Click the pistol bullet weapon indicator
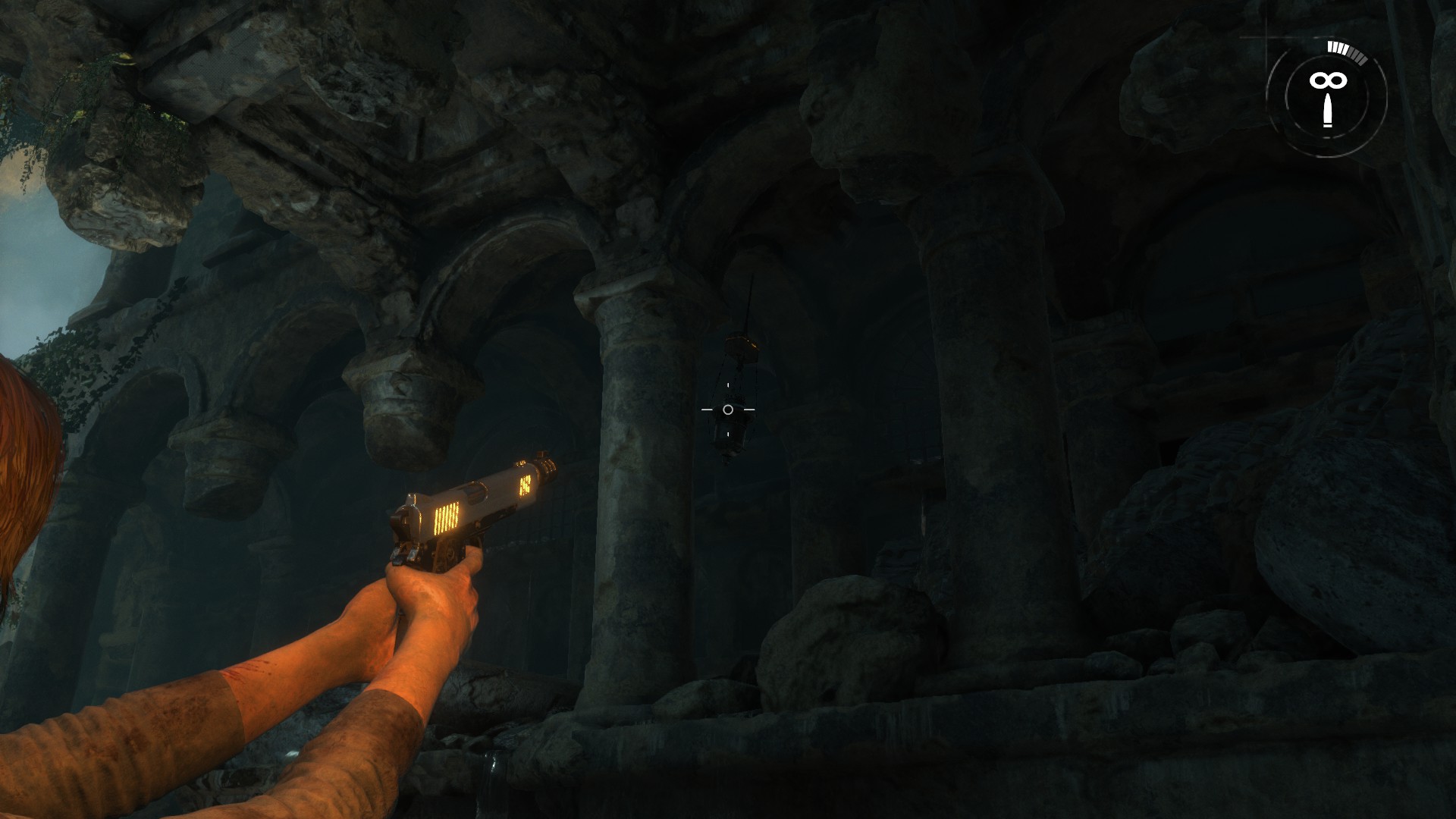Viewport: 1456px width, 819px height. (1327, 111)
